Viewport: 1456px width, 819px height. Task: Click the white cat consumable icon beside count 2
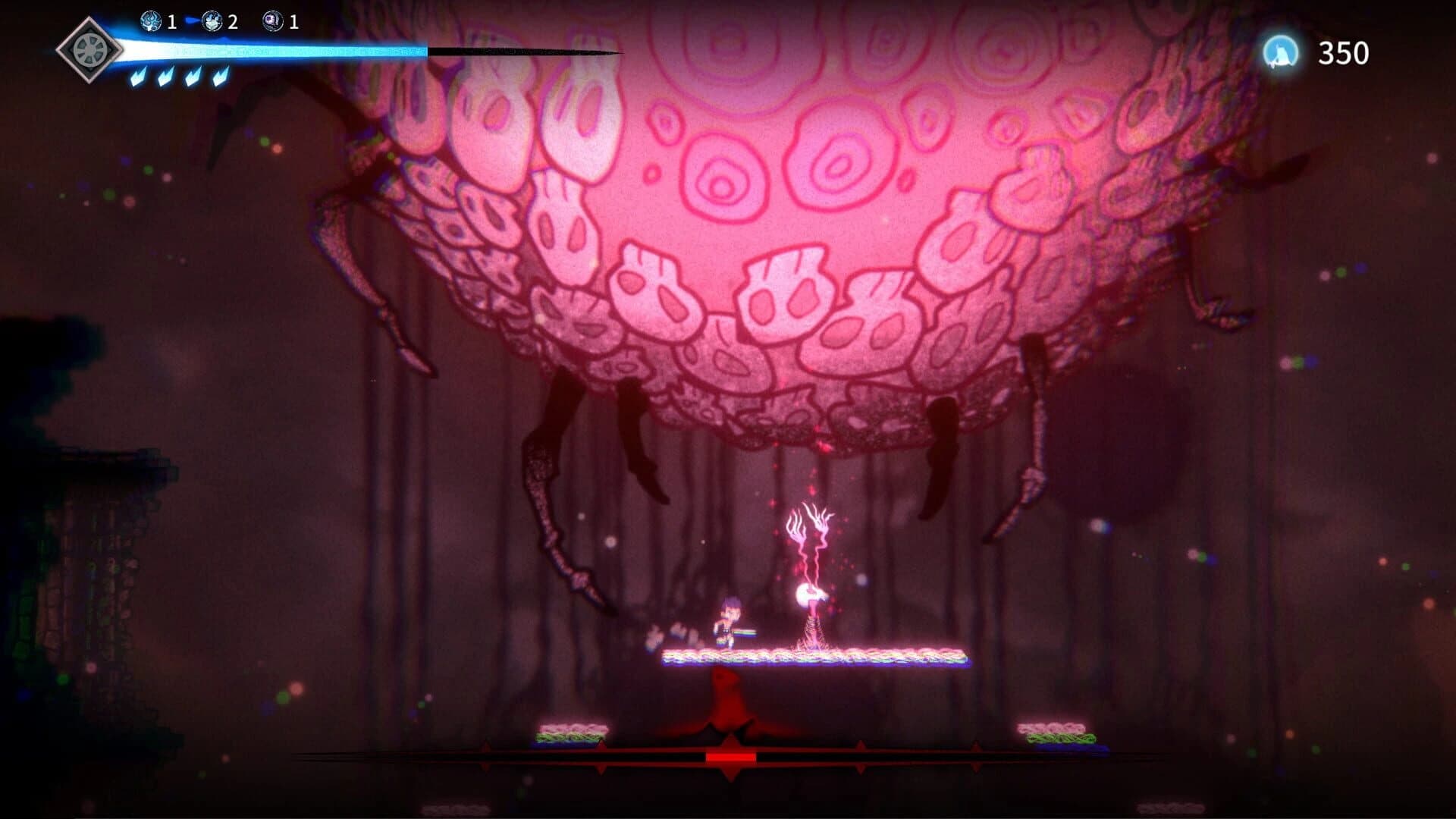[x=212, y=21]
